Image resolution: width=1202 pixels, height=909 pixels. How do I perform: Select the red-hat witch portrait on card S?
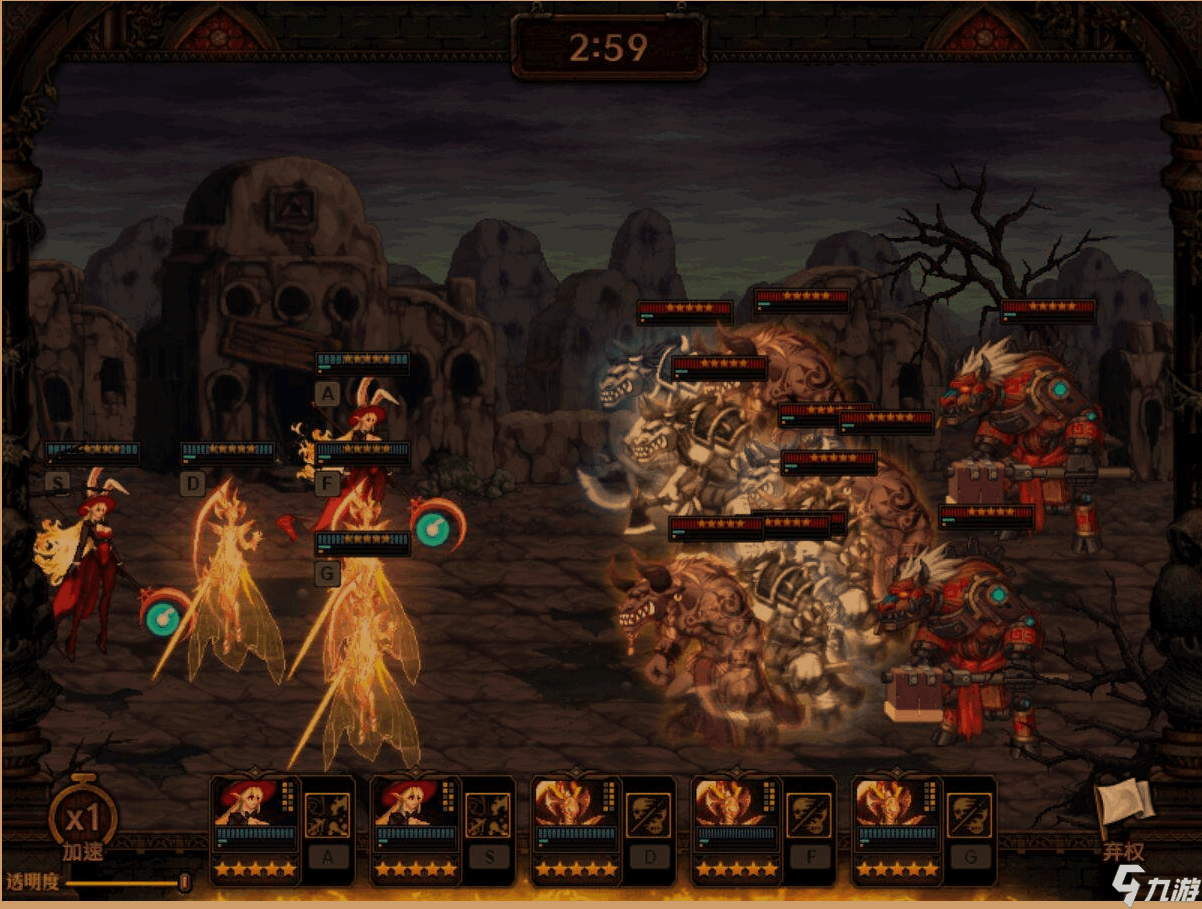tap(410, 804)
